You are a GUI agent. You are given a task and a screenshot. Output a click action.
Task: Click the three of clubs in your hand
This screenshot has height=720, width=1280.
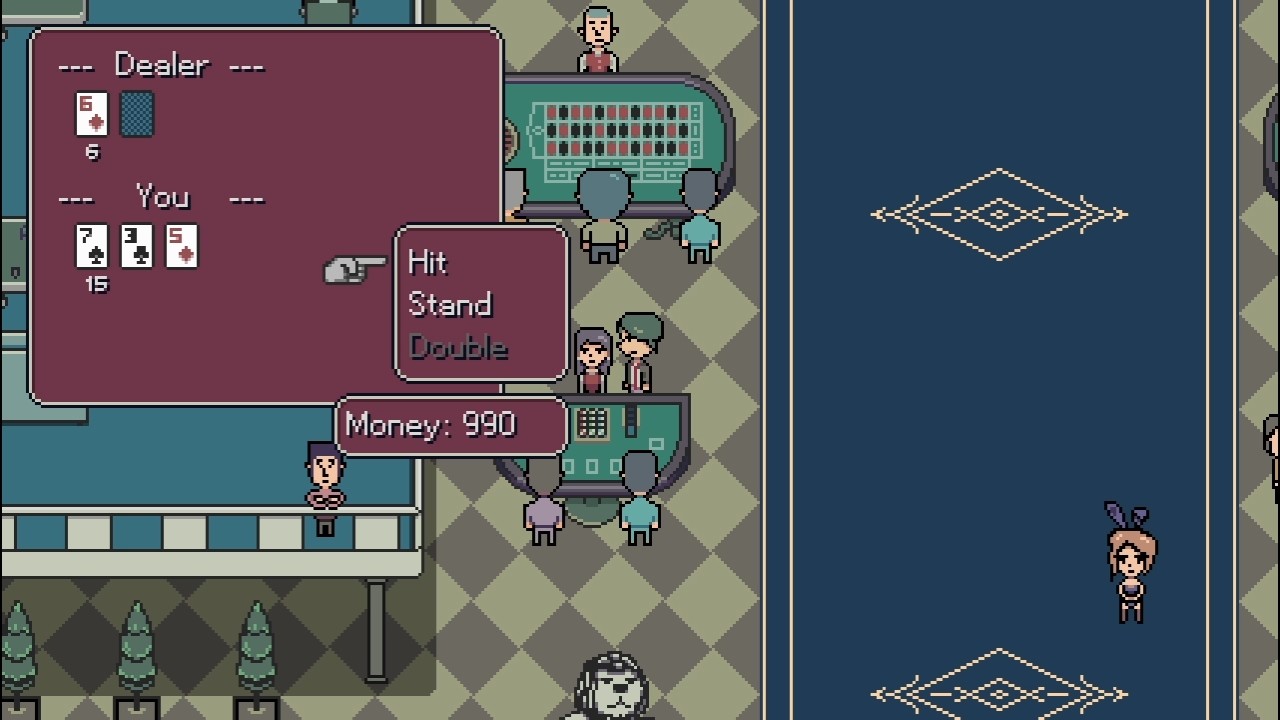(137, 246)
